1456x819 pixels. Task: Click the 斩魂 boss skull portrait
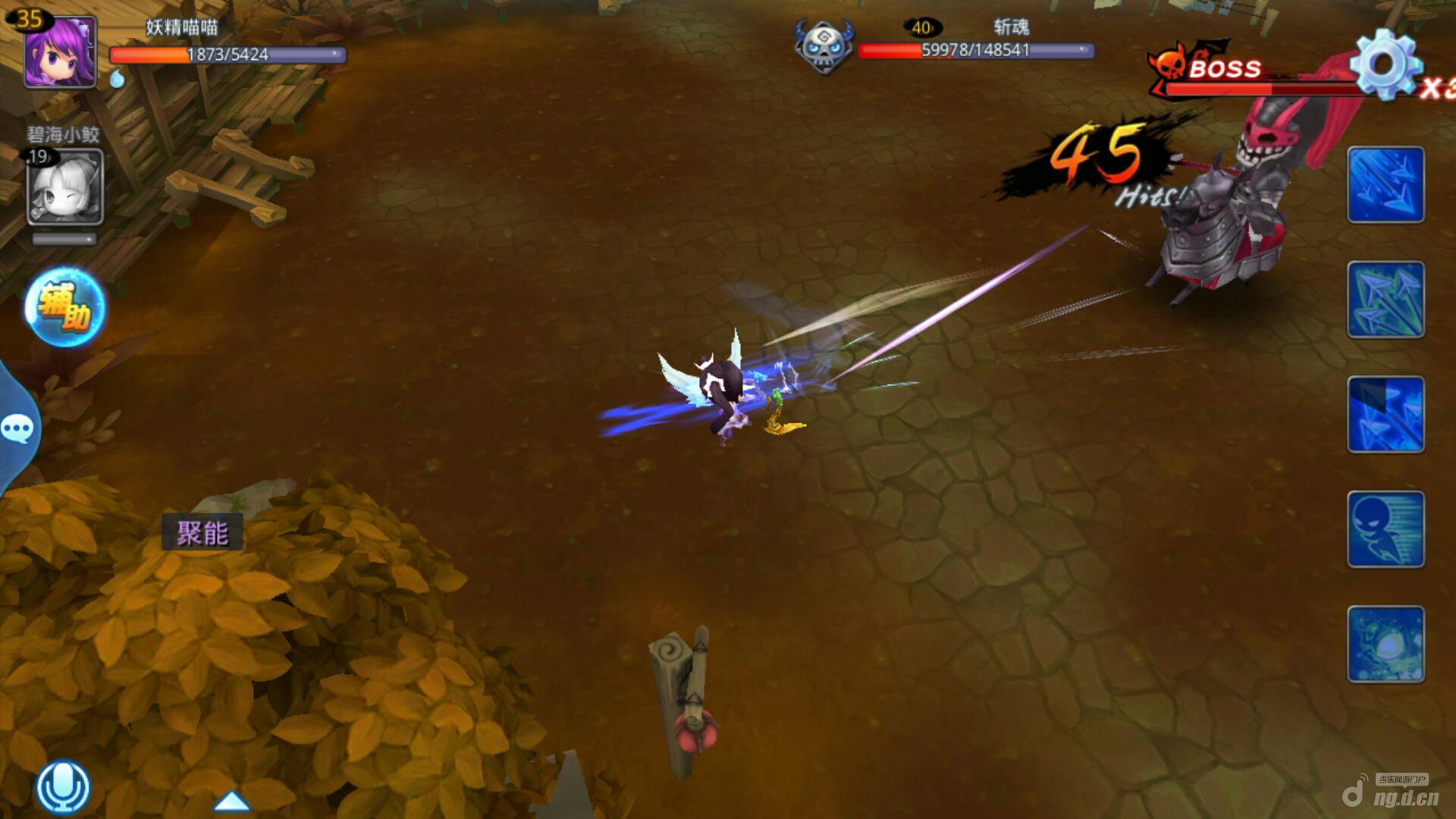[x=823, y=47]
